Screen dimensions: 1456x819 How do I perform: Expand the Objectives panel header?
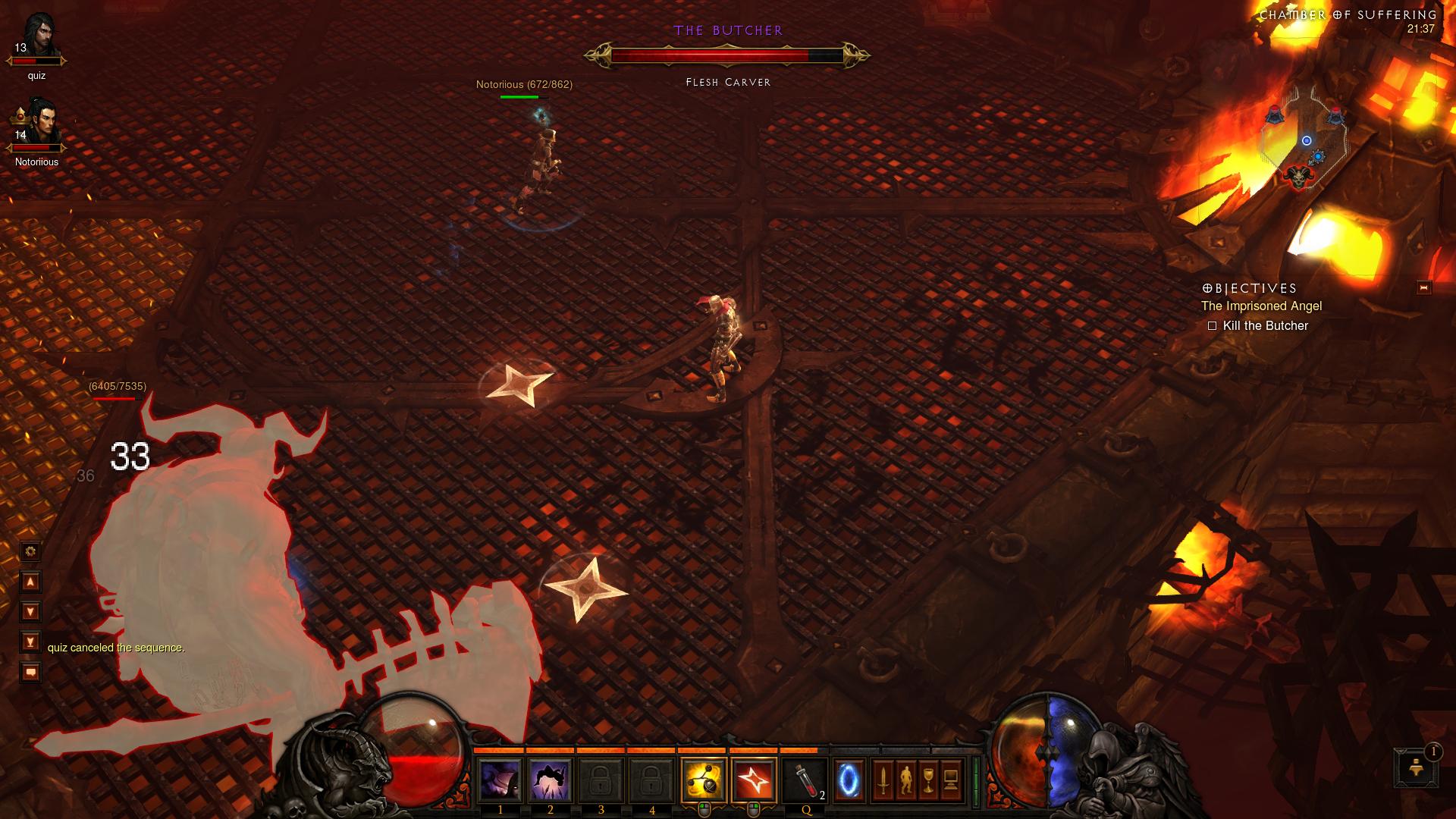[1248, 287]
